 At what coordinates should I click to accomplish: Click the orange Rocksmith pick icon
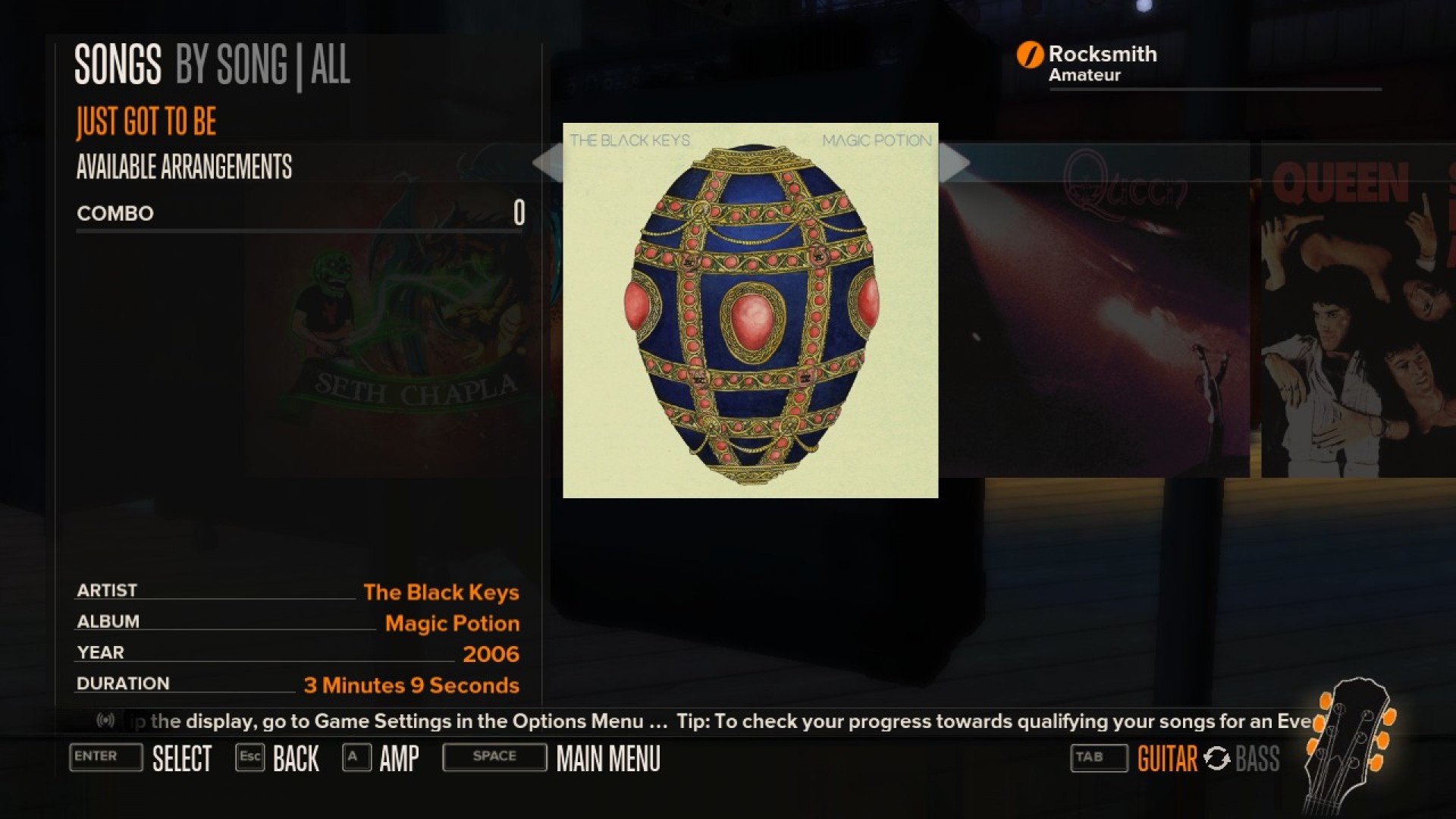tap(1029, 54)
